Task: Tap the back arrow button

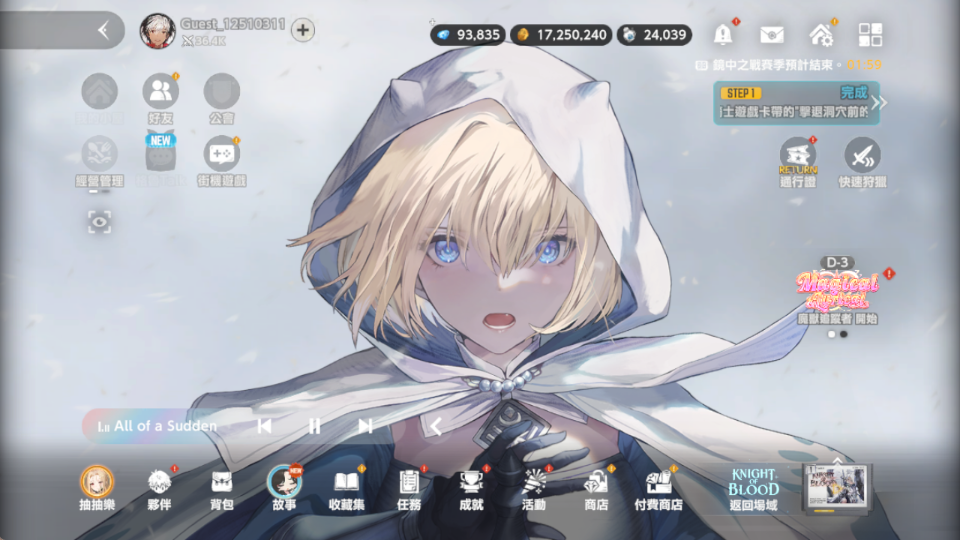Action: click(103, 30)
